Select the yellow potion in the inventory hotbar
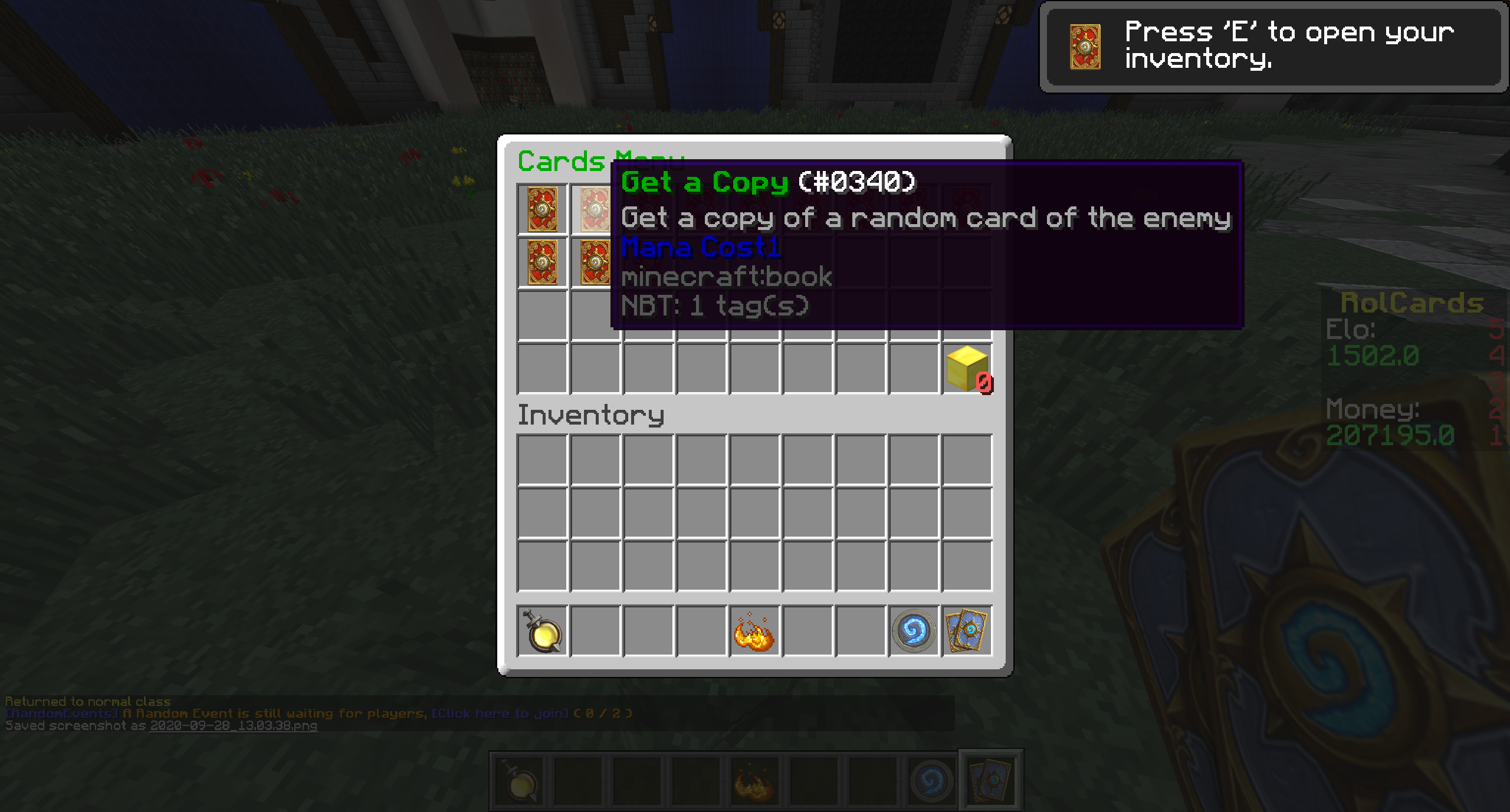Image resolution: width=1510 pixels, height=812 pixels. click(x=543, y=631)
